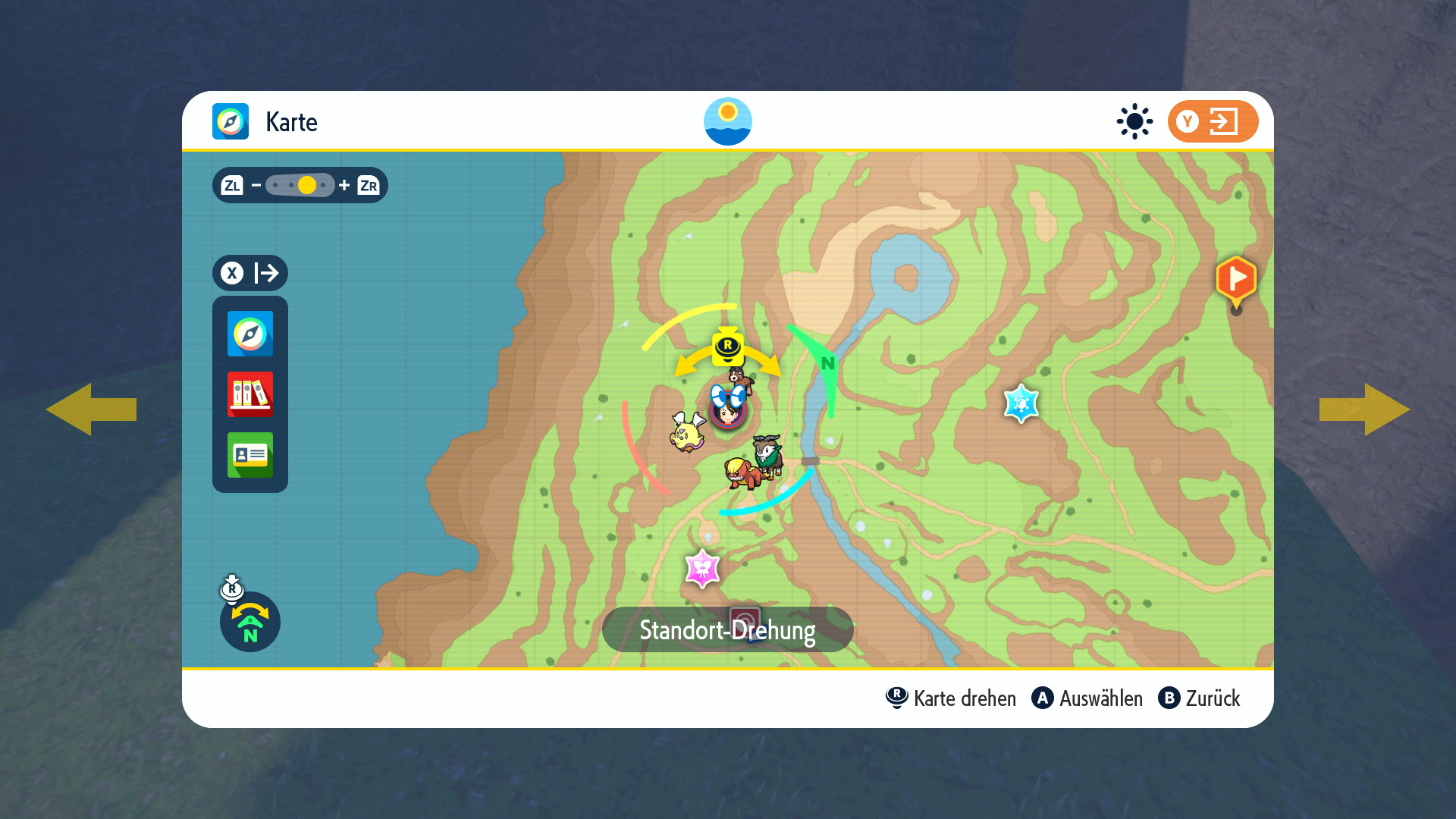Viewport: 1456px width, 819px height.
Task: Open the Pokédex bookshelf app
Action: click(249, 394)
